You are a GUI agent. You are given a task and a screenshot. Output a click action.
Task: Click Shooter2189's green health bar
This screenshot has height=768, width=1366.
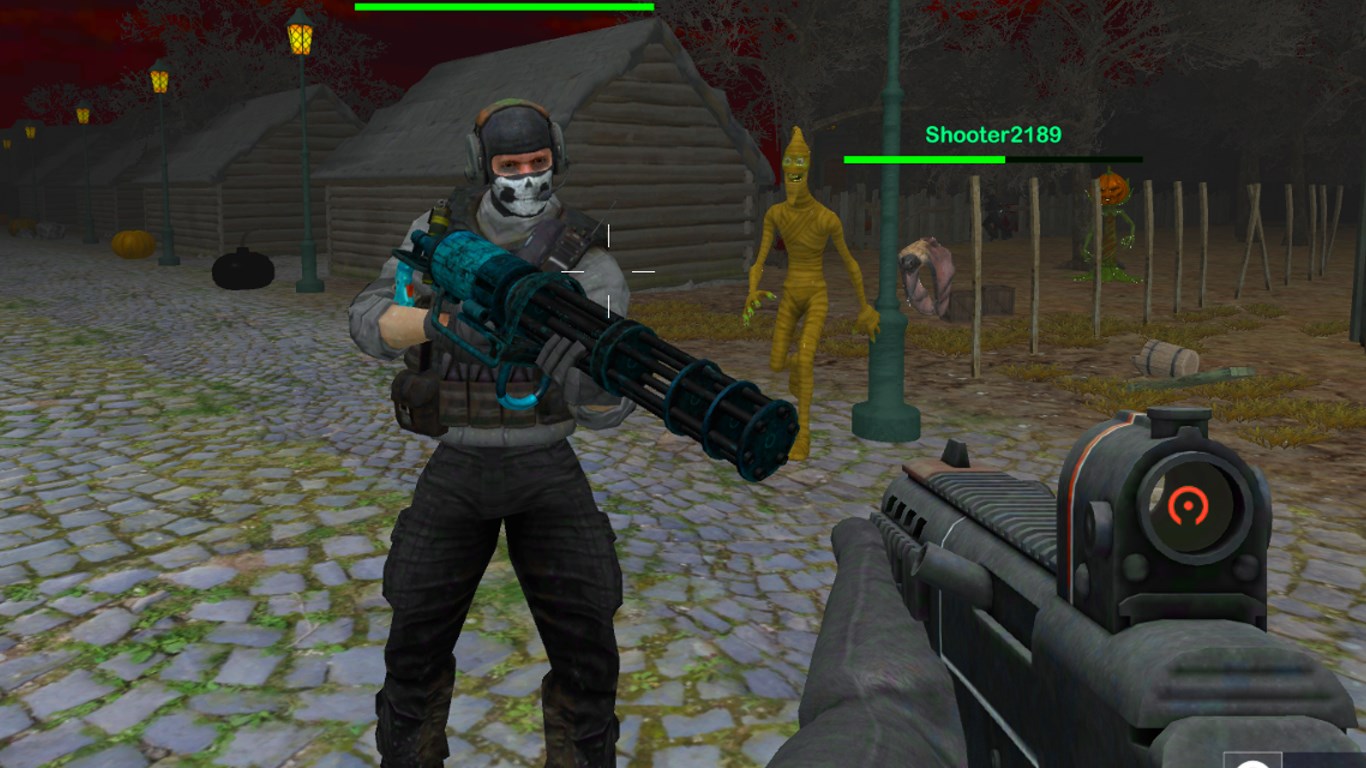[x=925, y=158]
